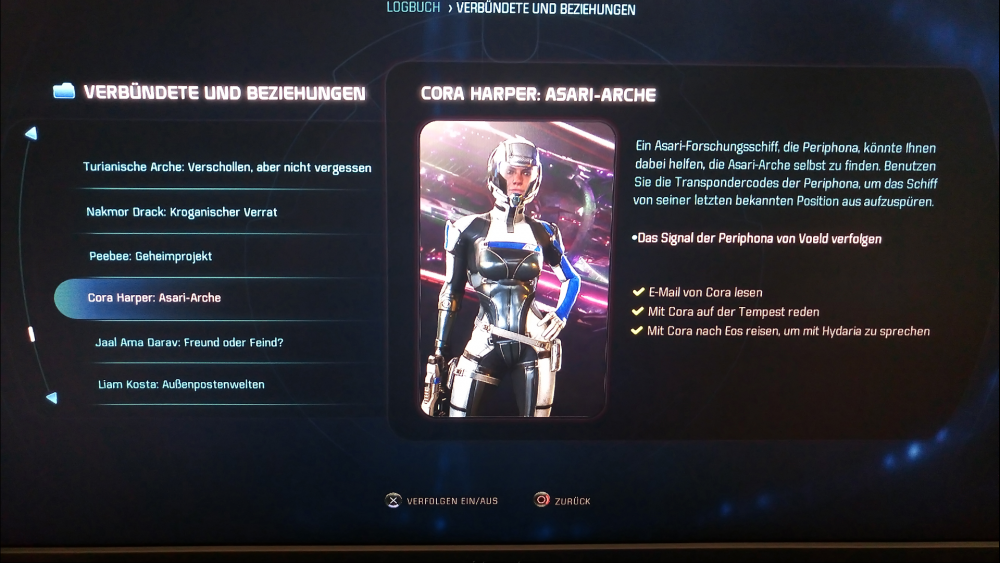Open Jaal Ama Darav: Freund oder Feind?
The height and width of the screenshot is (563, 1000).
point(189,343)
